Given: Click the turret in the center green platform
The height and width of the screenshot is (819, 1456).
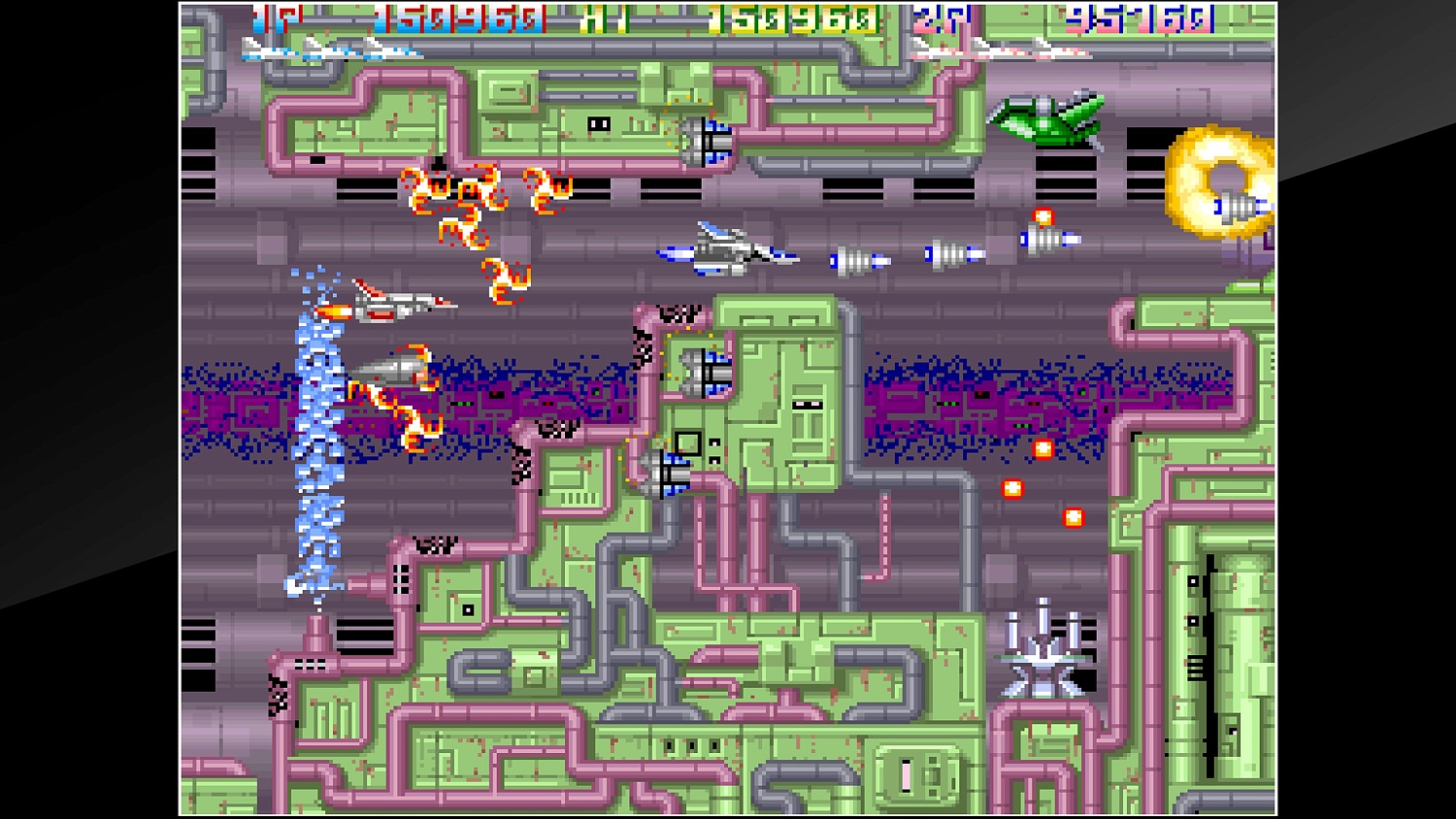Looking at the screenshot, I should [x=707, y=374].
